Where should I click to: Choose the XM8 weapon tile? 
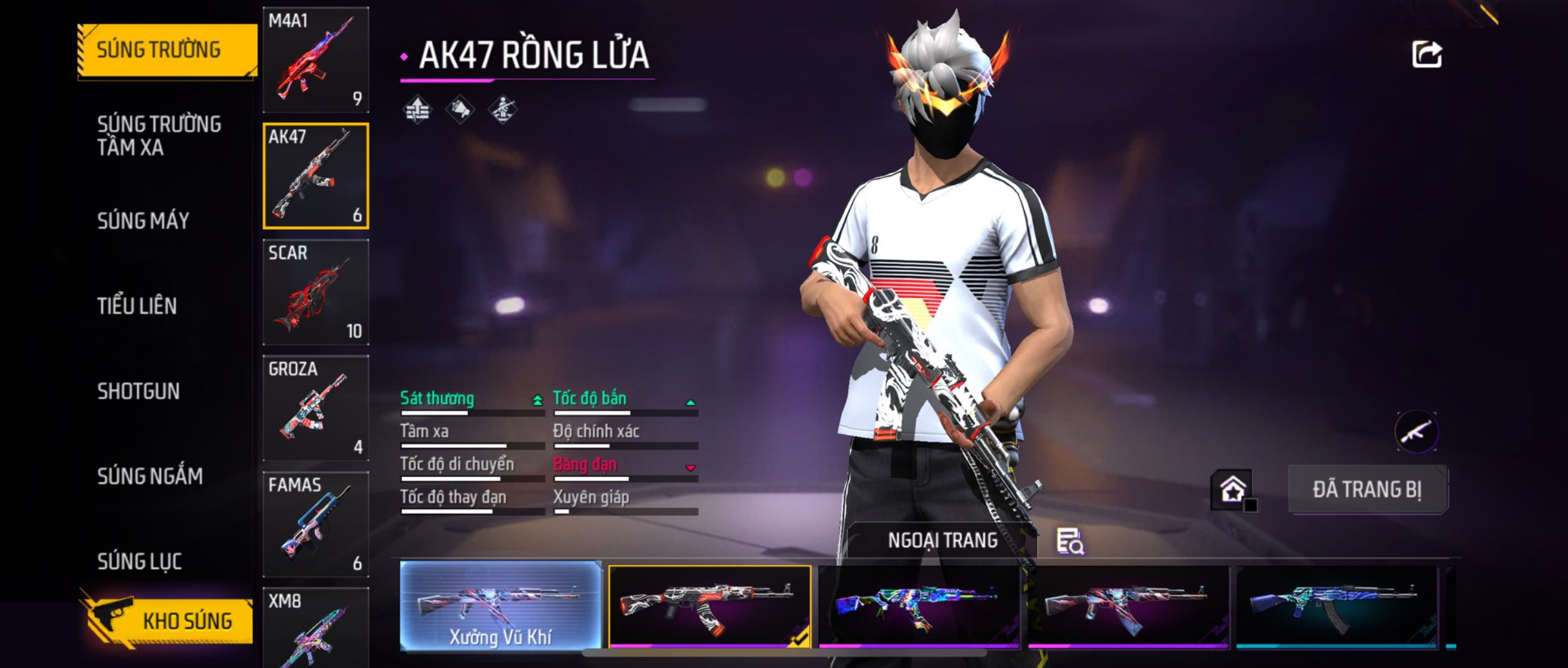(x=315, y=628)
